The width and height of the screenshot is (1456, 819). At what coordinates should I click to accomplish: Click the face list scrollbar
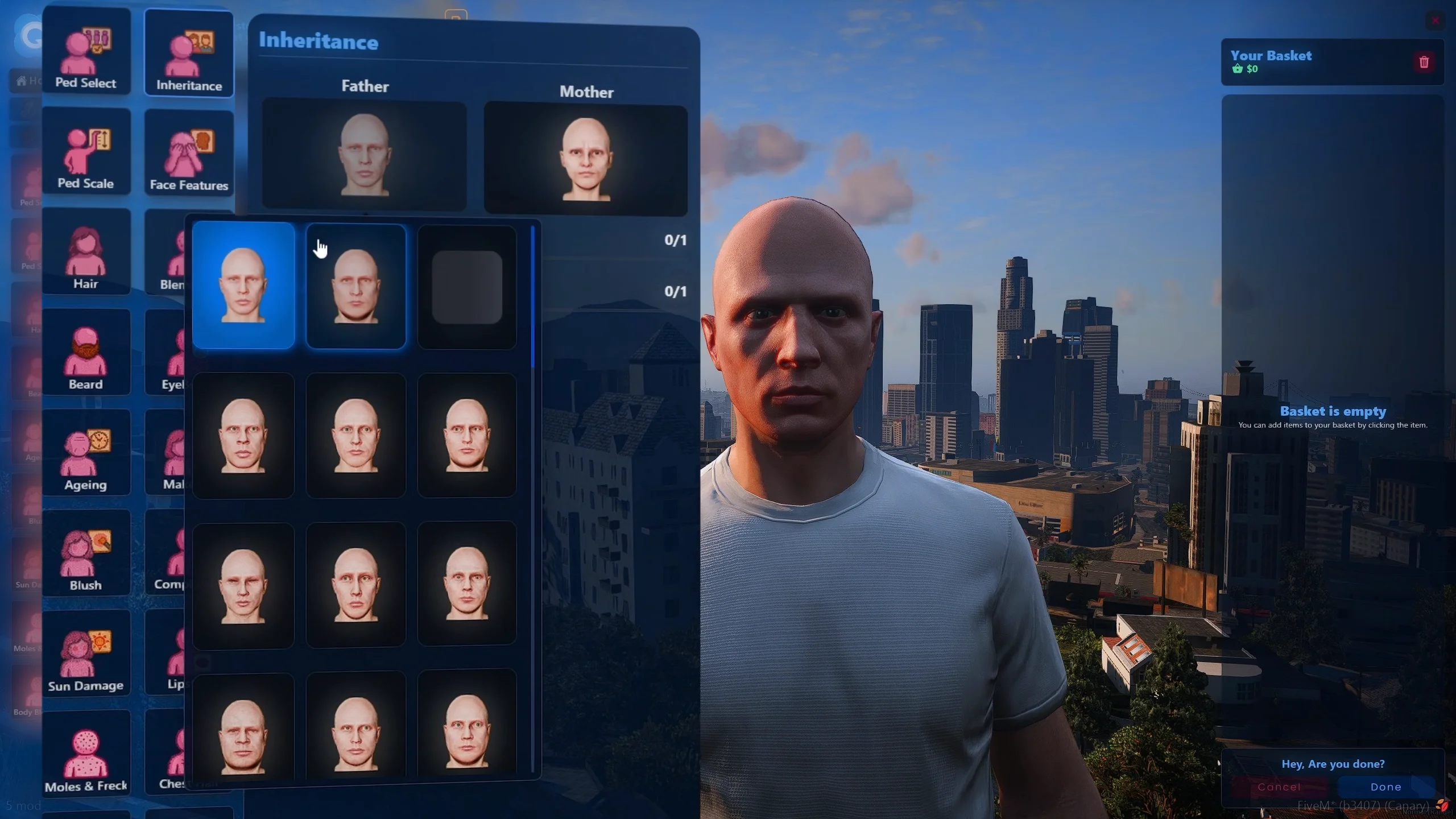click(533, 297)
